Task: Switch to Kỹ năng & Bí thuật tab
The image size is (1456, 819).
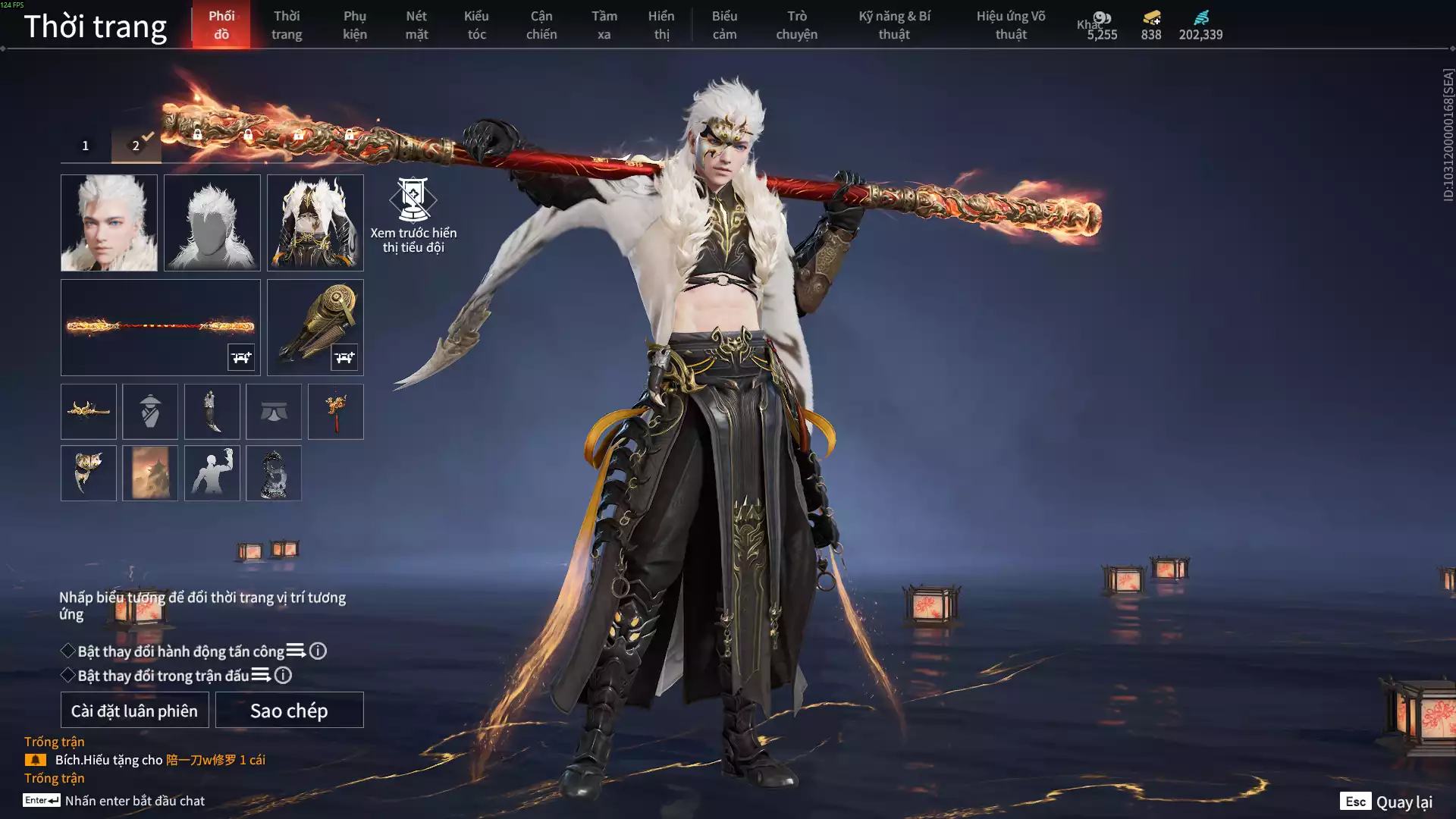Action: [894, 25]
